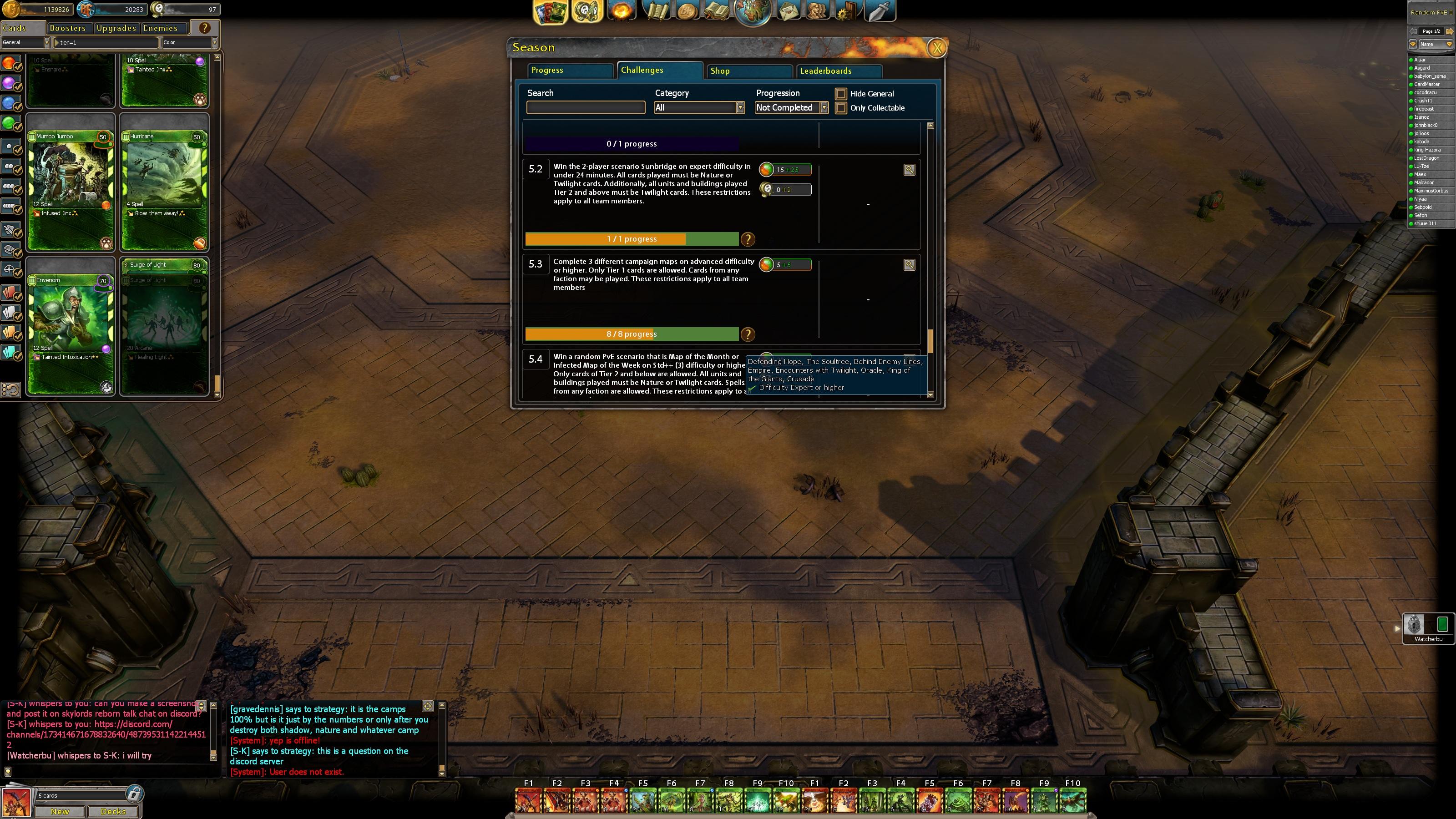The width and height of the screenshot is (1456, 819).
Task: Click the magnifier on challenge 5.2
Action: click(909, 170)
